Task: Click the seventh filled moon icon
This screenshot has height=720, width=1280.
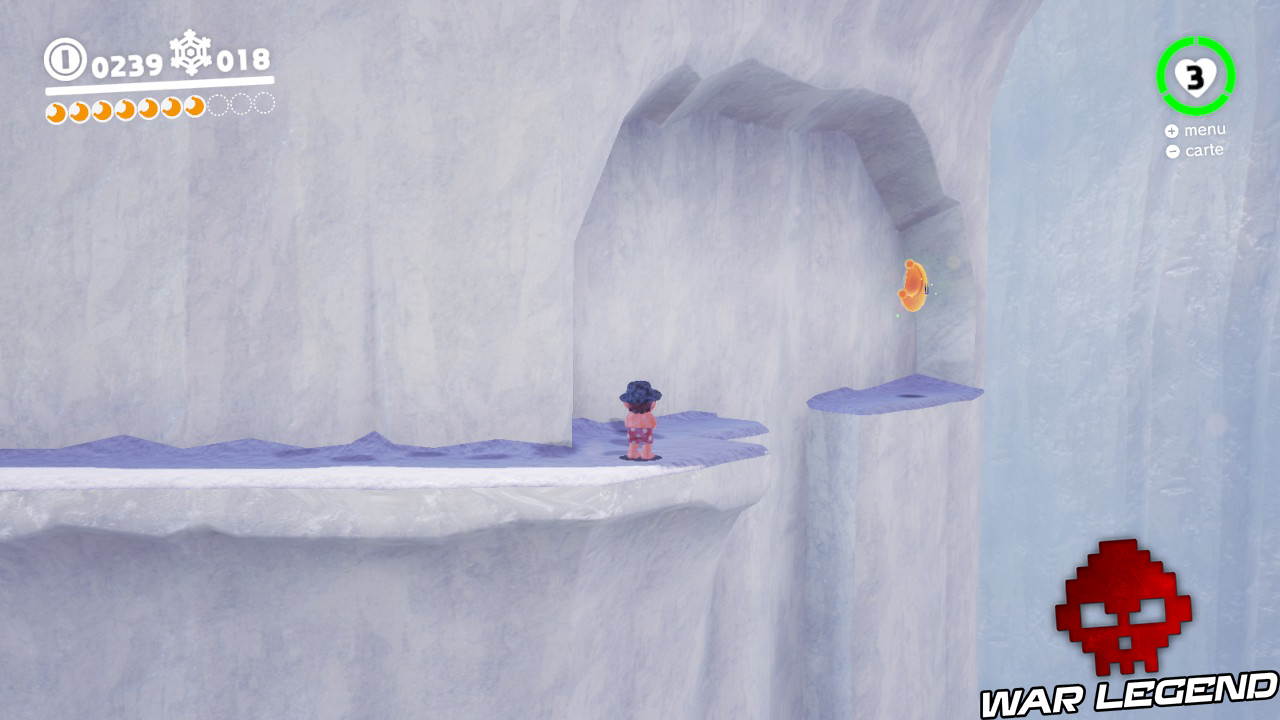Action: coord(194,108)
